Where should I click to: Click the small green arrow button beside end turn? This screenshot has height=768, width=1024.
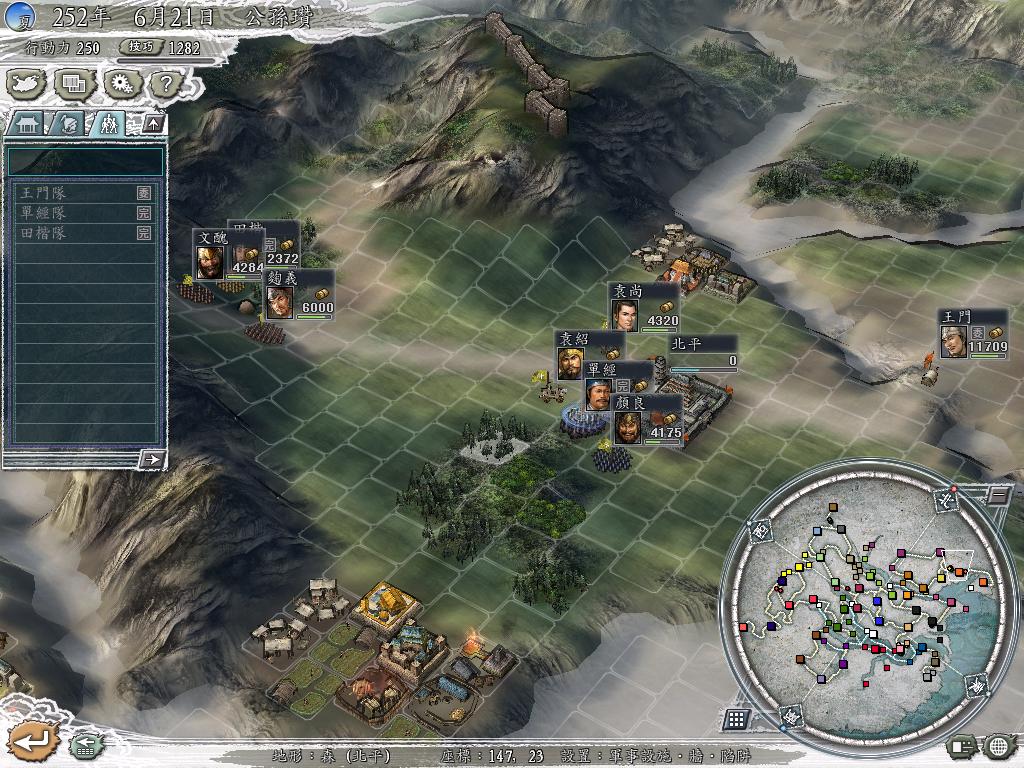pyautogui.click(x=84, y=745)
